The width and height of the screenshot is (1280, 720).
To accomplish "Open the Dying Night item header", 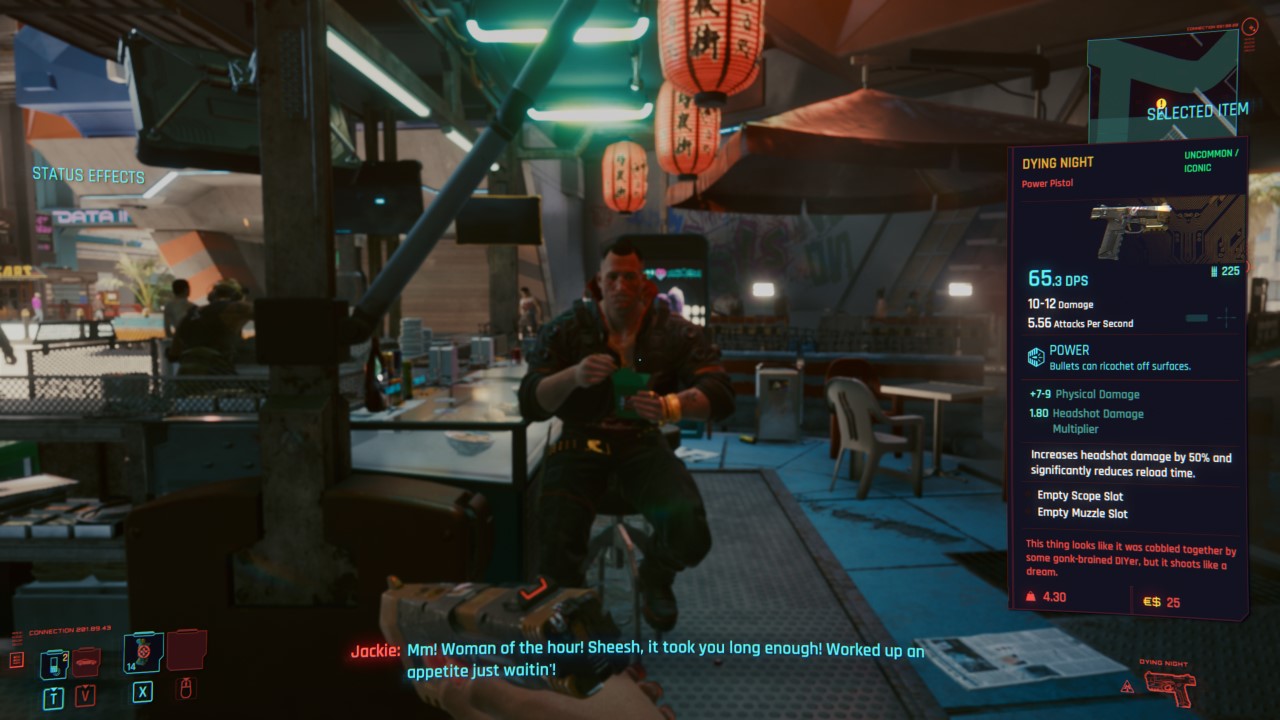I will tap(1058, 161).
